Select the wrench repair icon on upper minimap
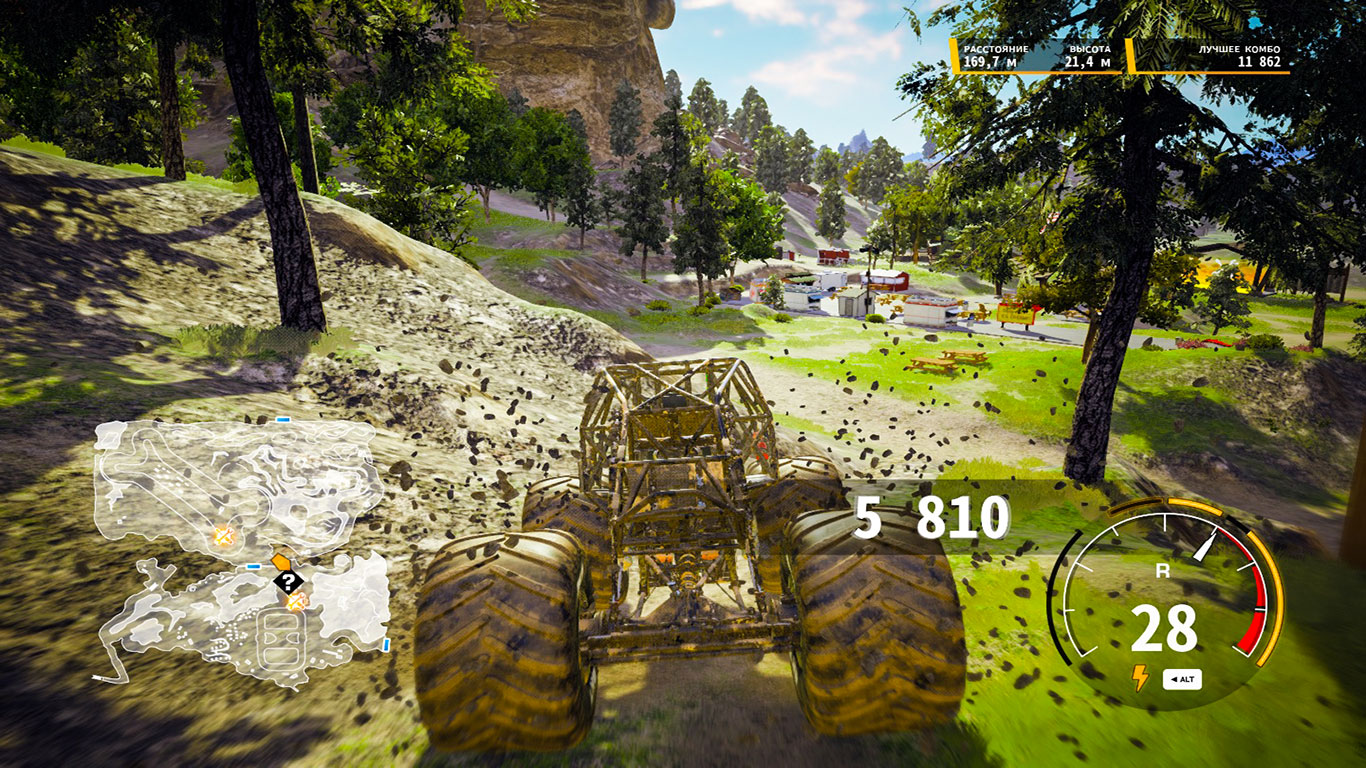 pos(223,537)
